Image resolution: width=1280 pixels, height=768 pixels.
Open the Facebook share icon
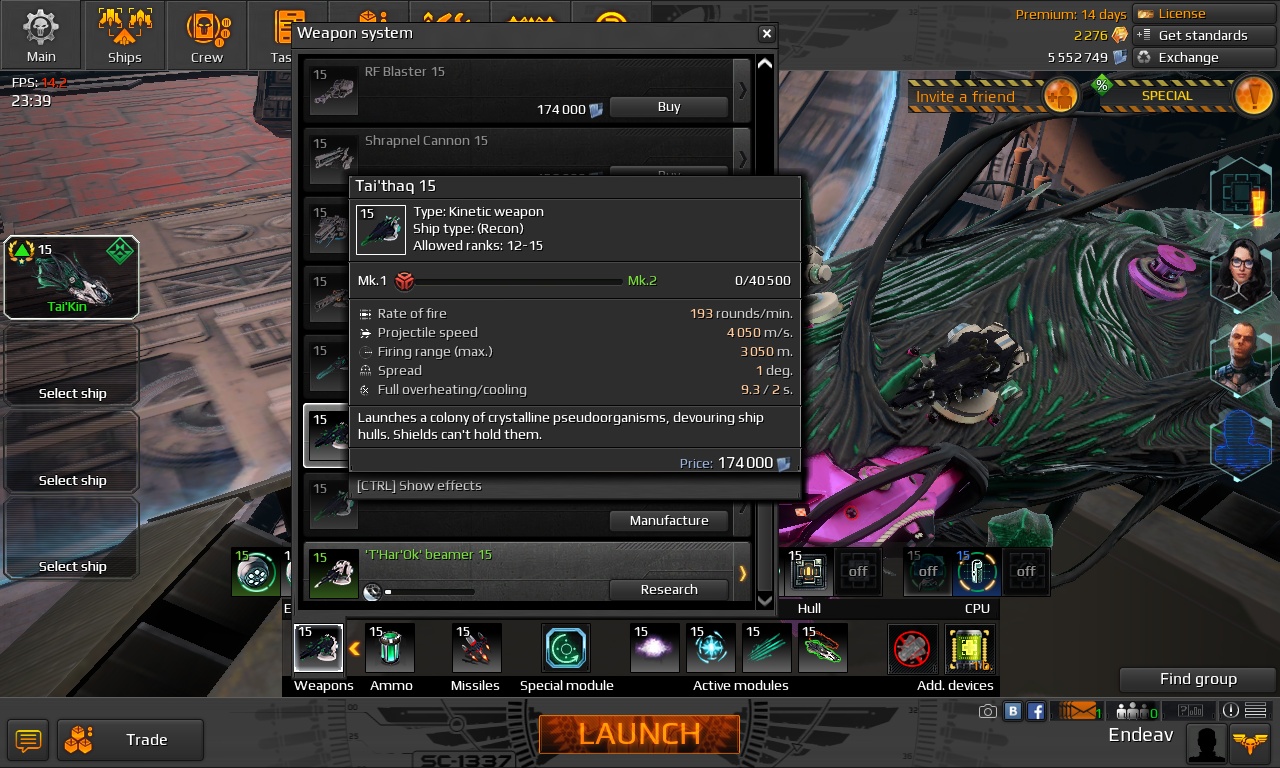(x=1036, y=710)
